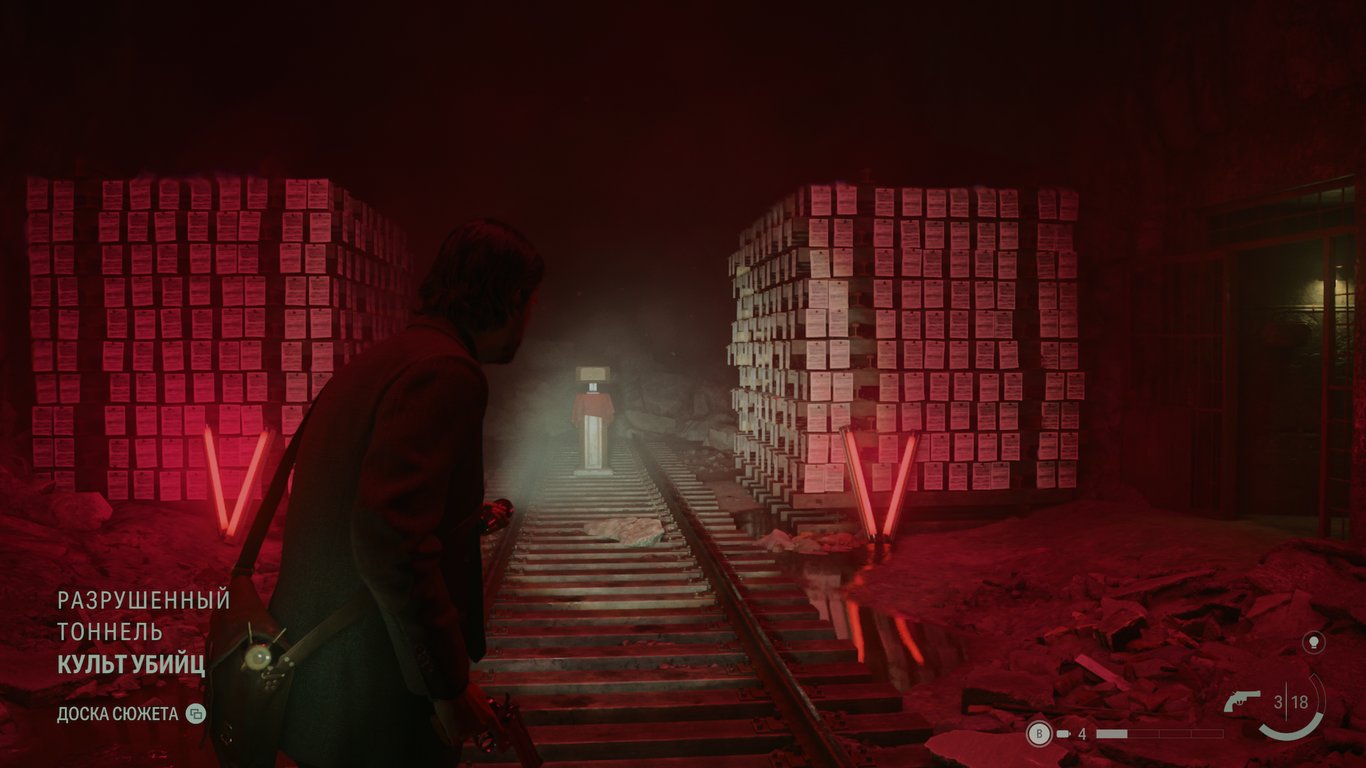The width and height of the screenshot is (1366, 768).
Task: Click the light bulb indicator icon
Action: pos(1313,642)
